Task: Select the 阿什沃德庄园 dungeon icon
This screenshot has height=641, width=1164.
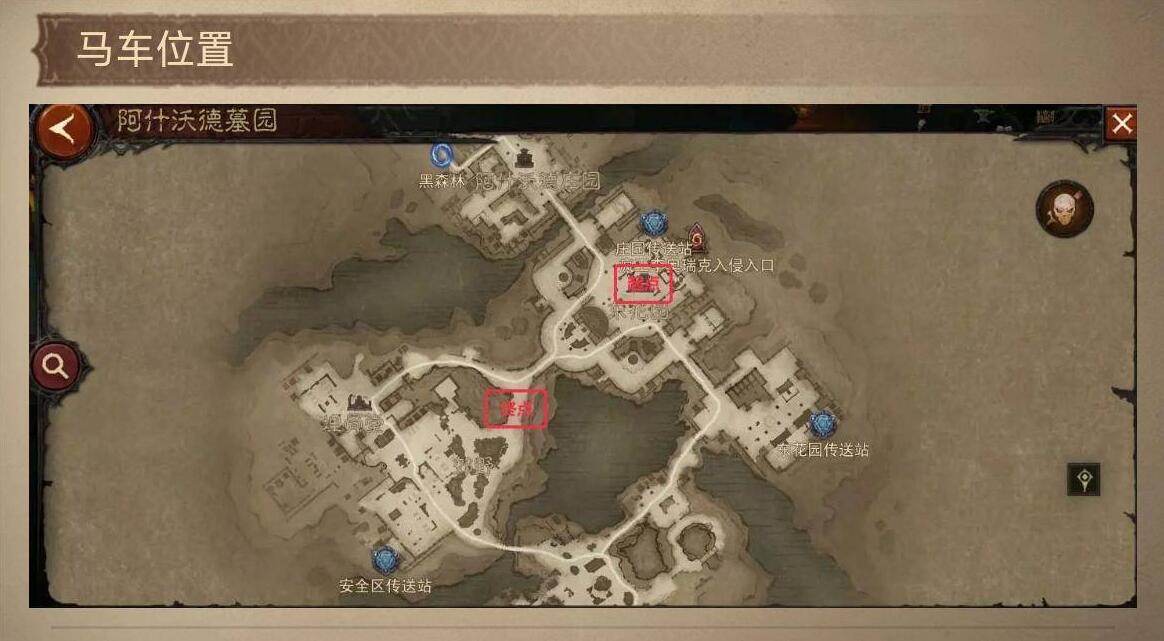Action: [525, 158]
